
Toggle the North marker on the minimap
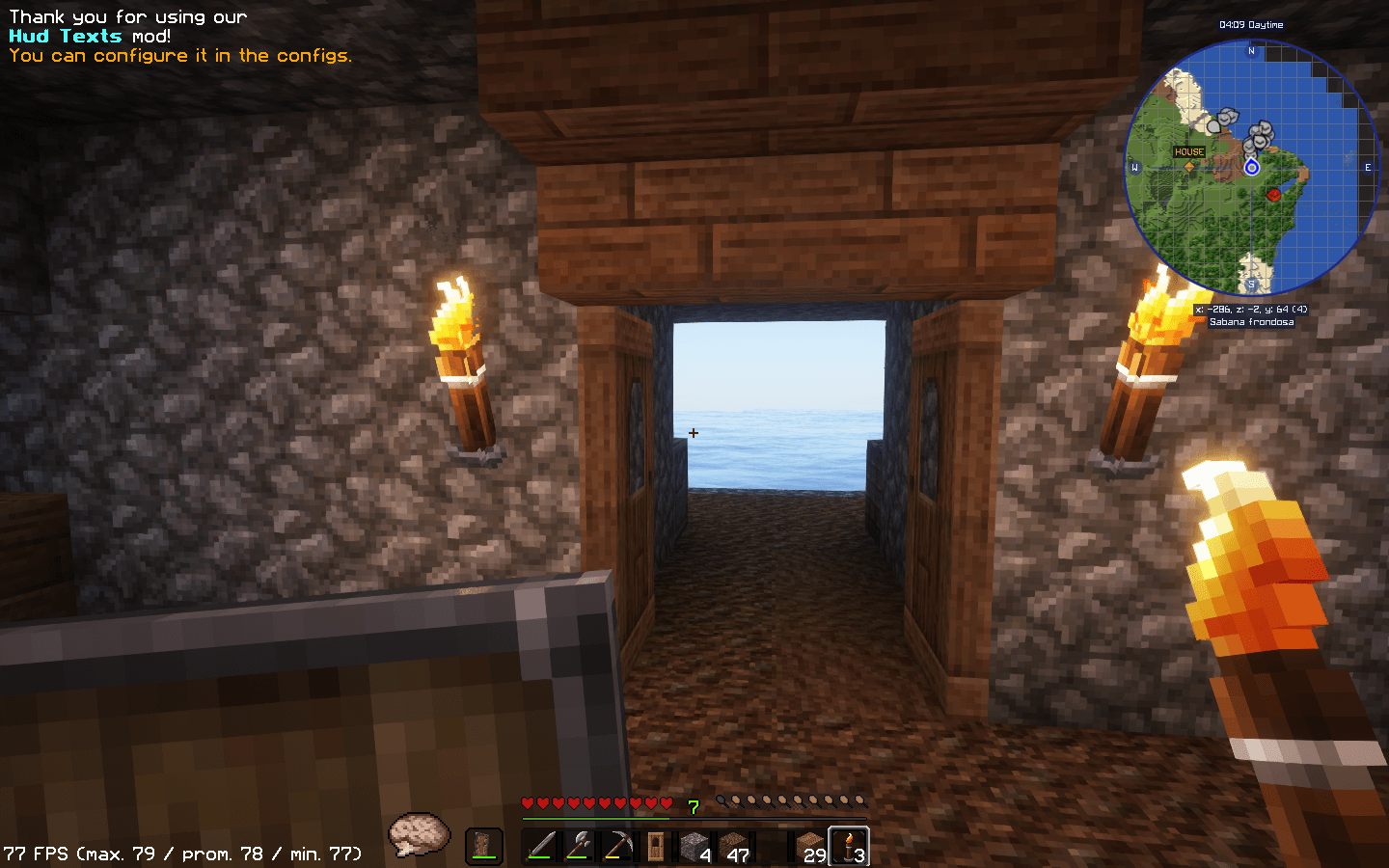click(1251, 50)
